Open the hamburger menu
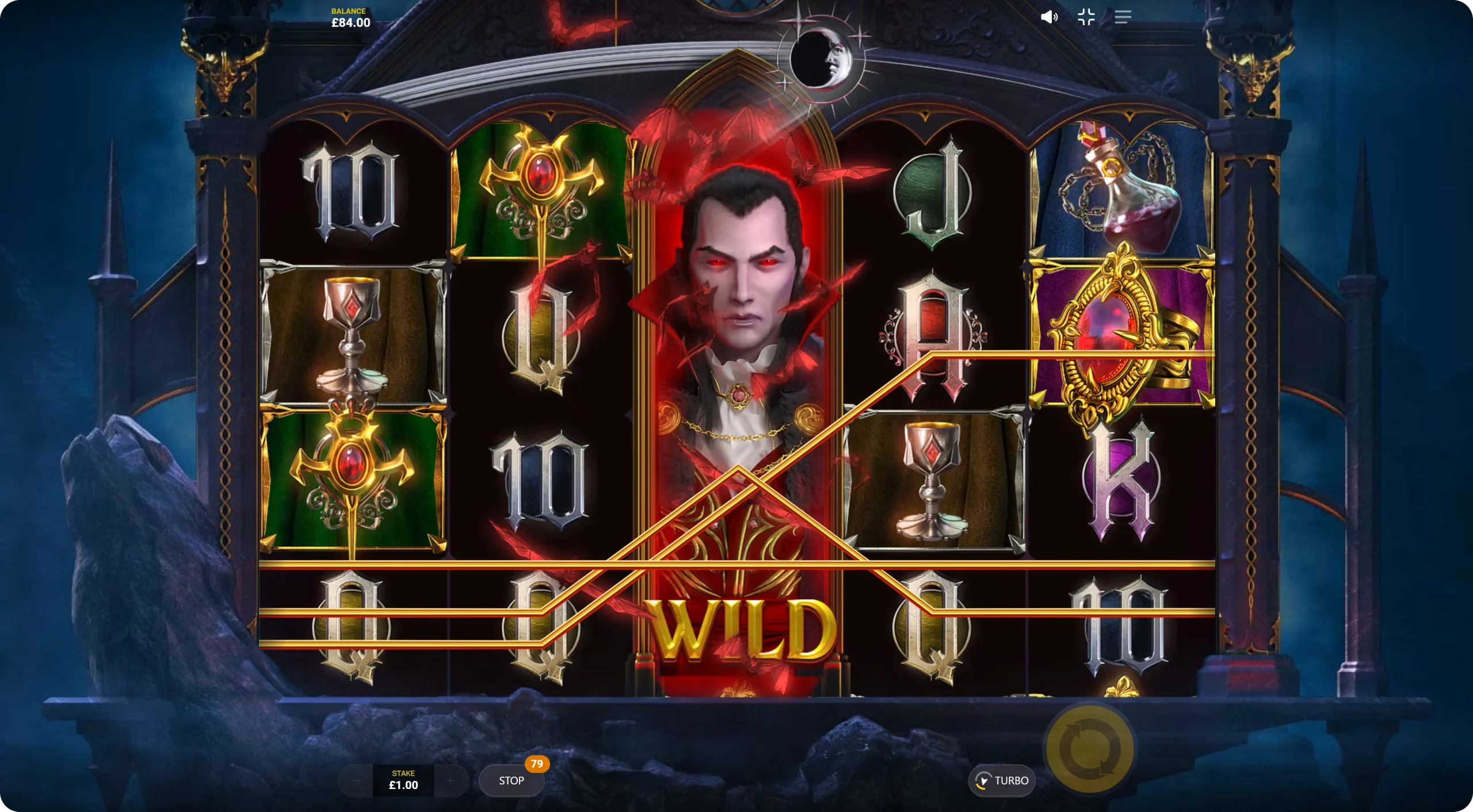Screen dimensions: 1473x812 click(1123, 17)
